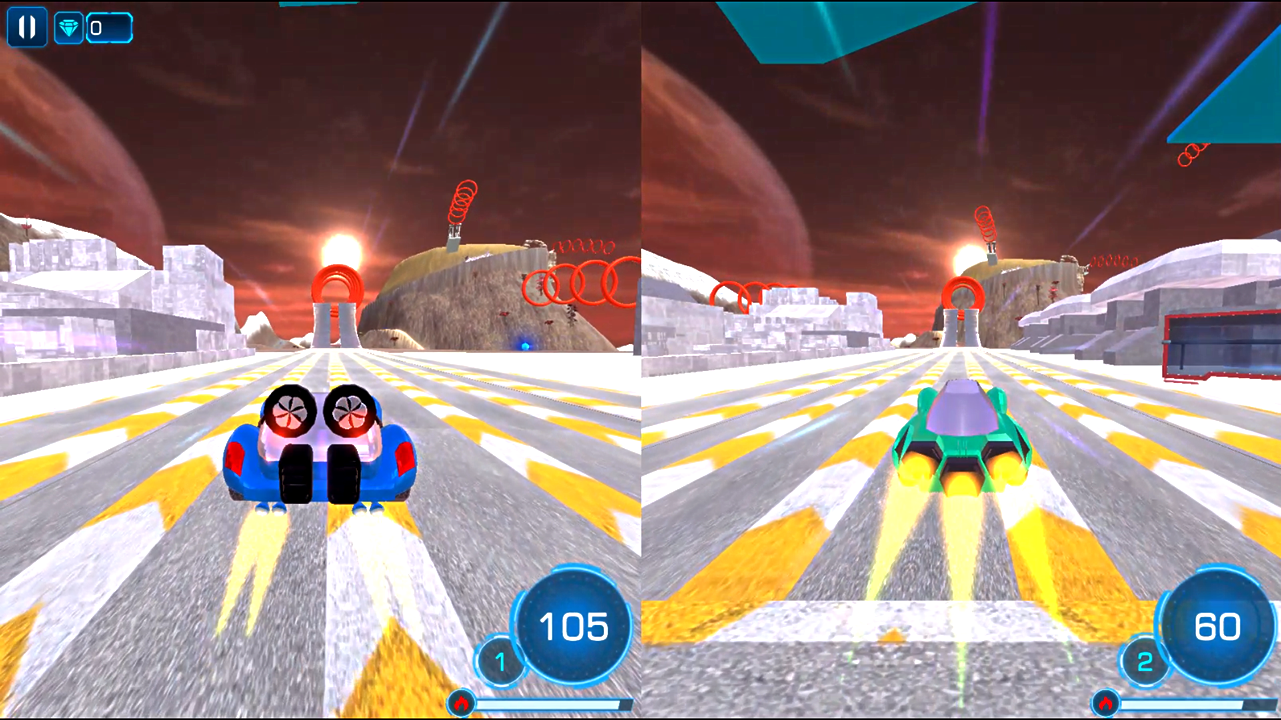Click the diamond gem icon at top left
1281x720 pixels.
click(x=67, y=27)
